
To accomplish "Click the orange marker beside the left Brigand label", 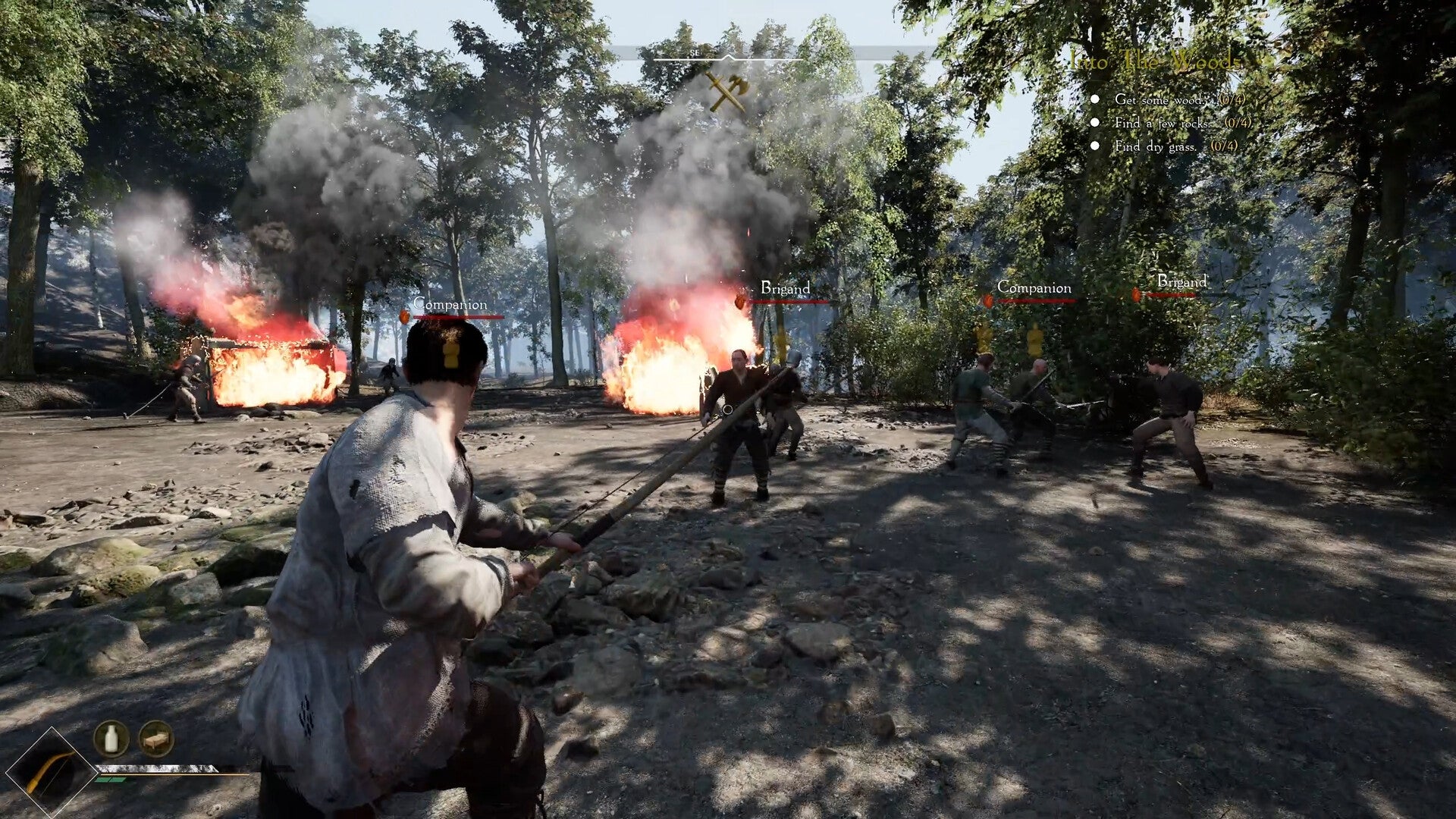I will point(739,302).
